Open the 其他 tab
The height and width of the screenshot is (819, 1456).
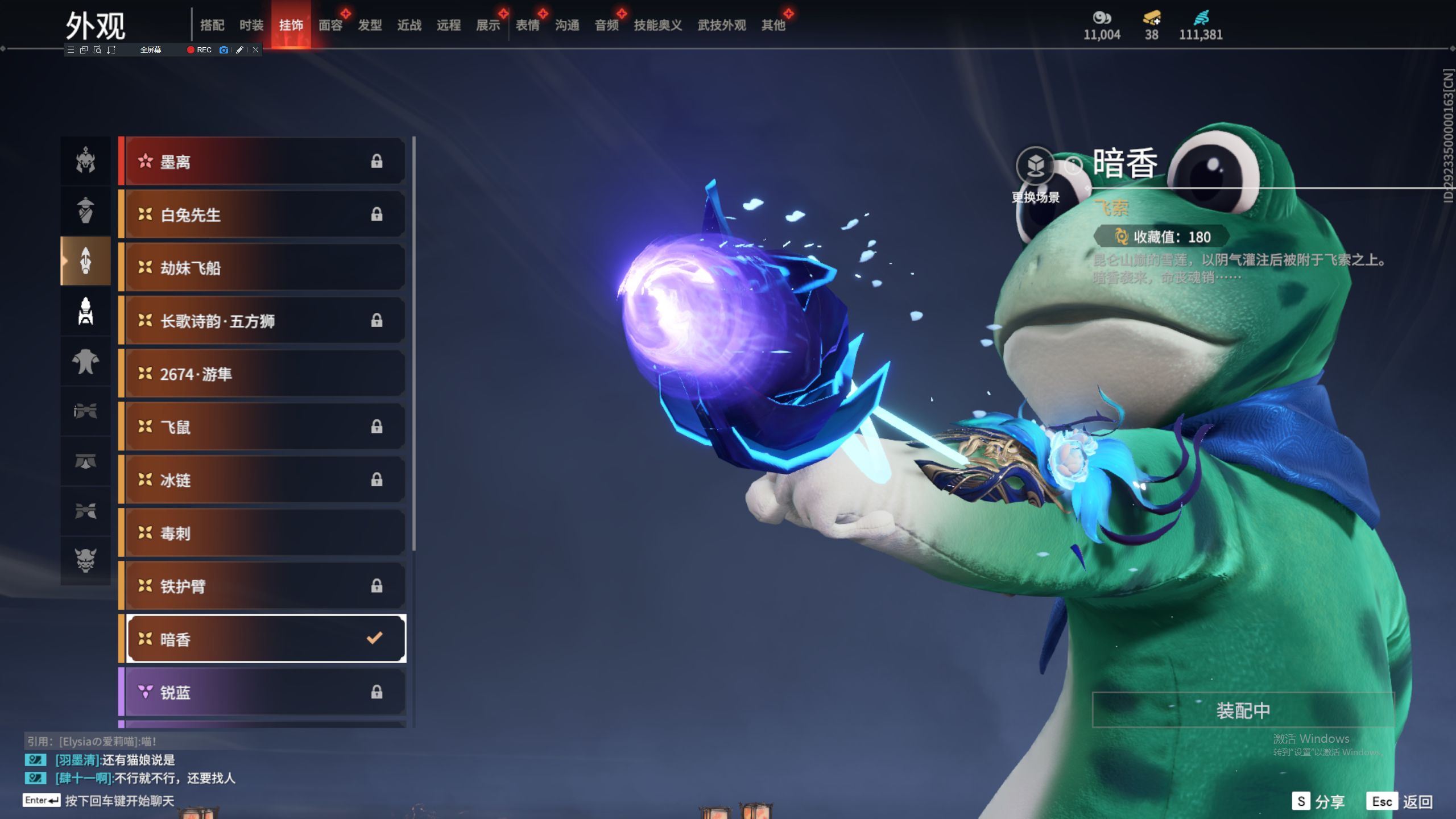tap(773, 25)
